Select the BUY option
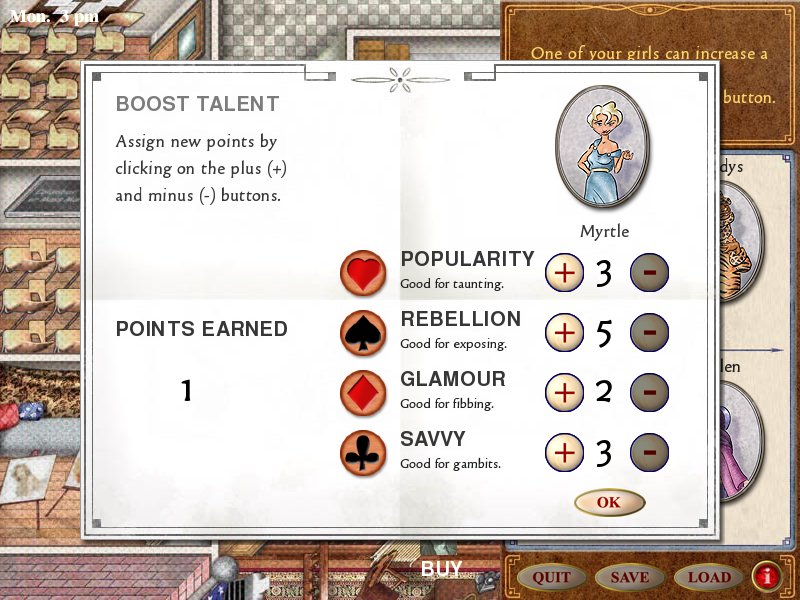 pyautogui.click(x=441, y=569)
